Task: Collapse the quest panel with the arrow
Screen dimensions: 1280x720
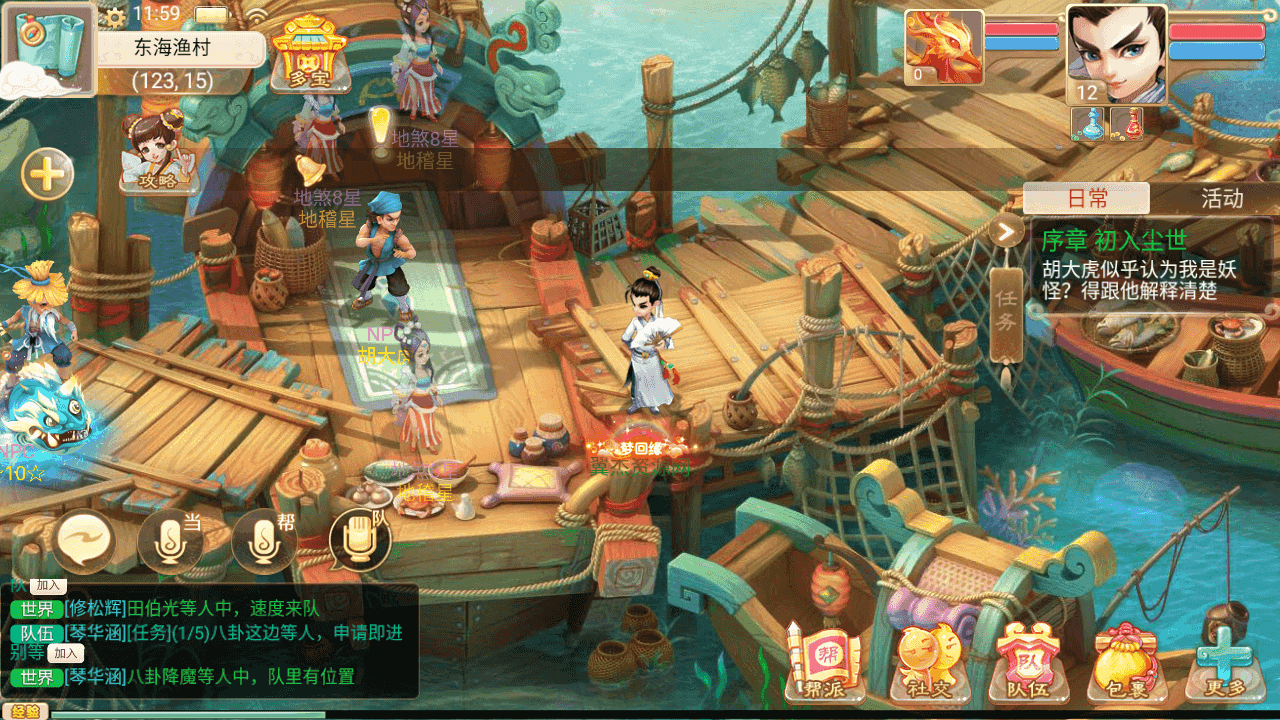Action: (1006, 232)
